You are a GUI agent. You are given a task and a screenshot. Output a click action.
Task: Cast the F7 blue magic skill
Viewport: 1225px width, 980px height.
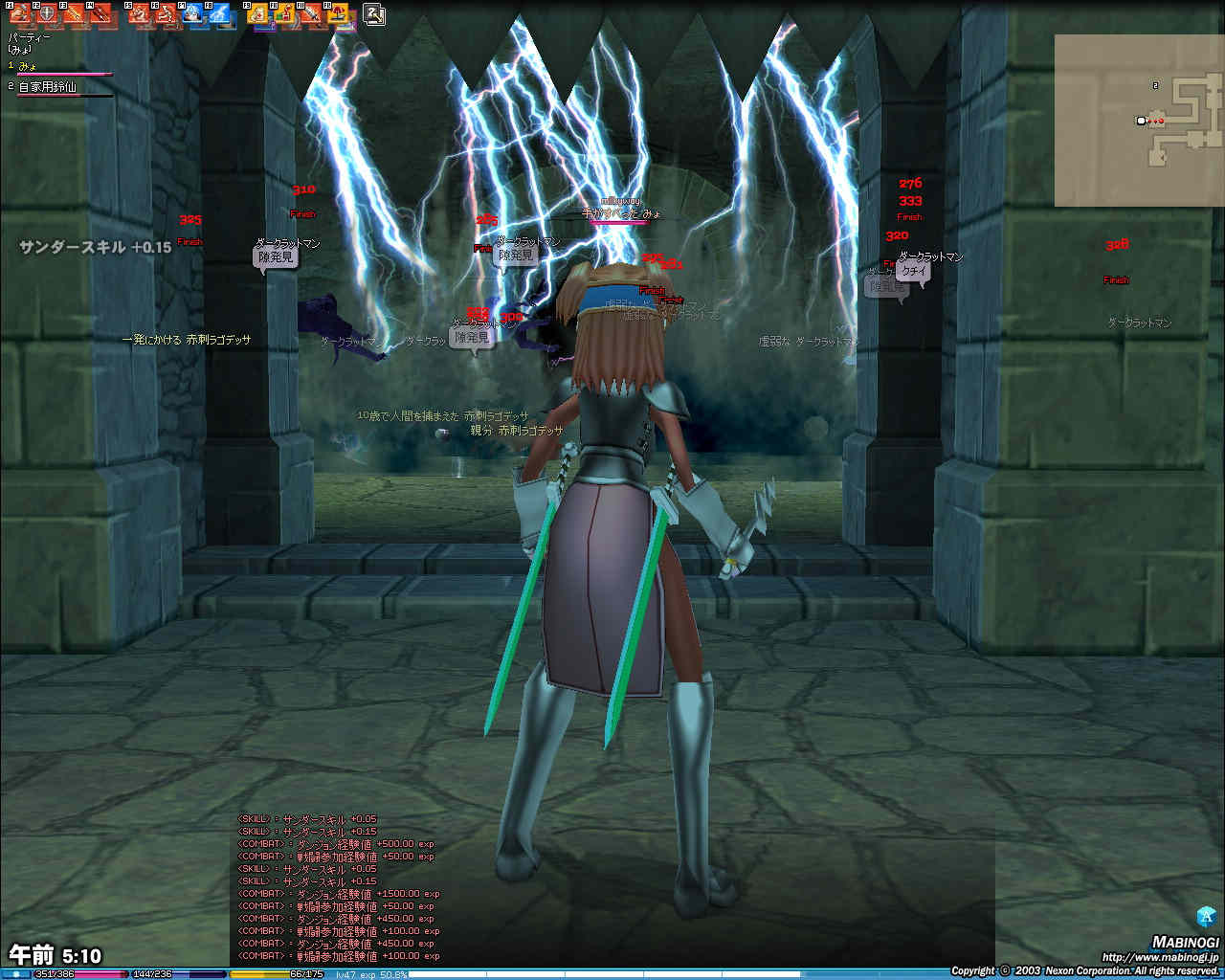click(x=192, y=15)
